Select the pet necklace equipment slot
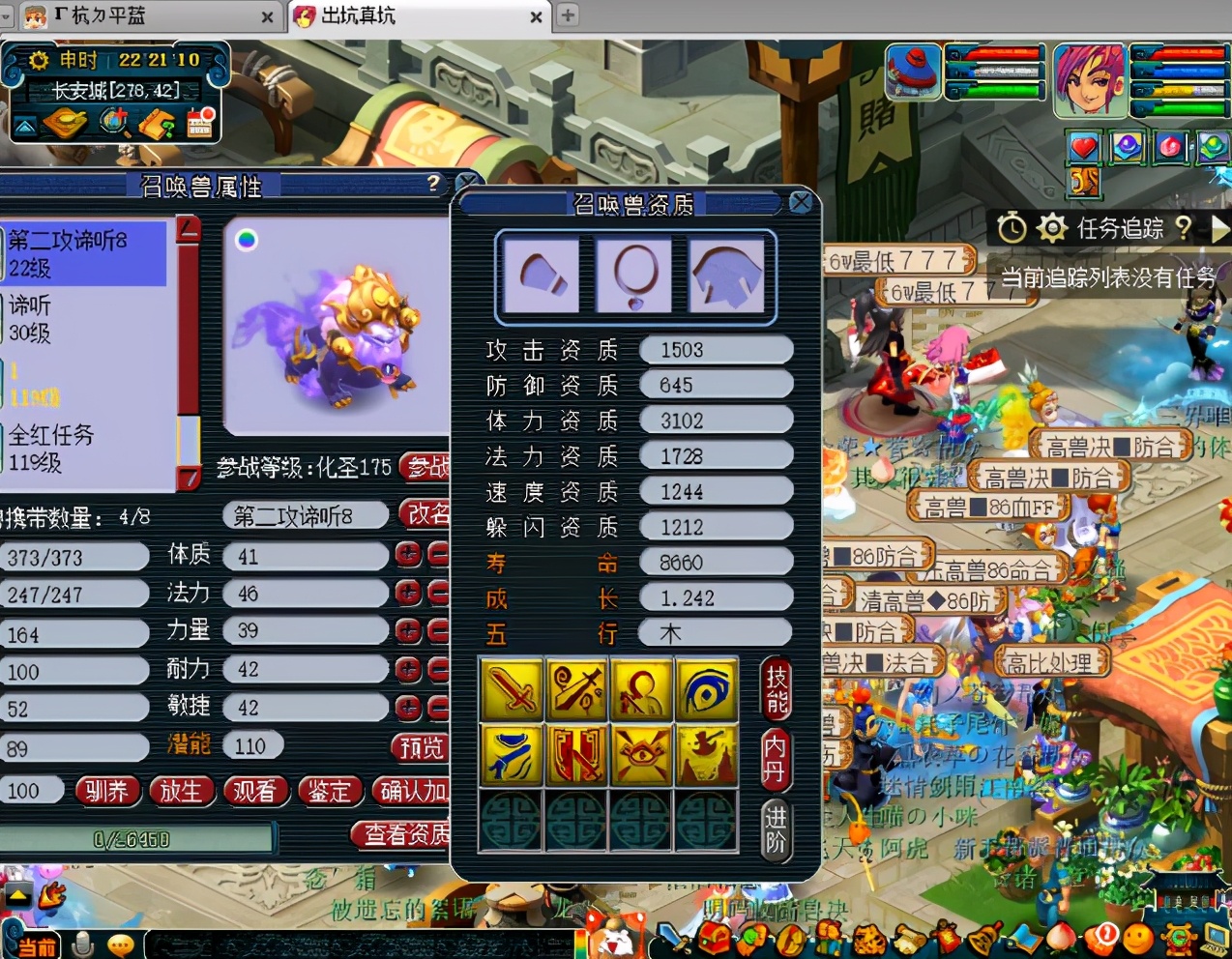The height and width of the screenshot is (959, 1232). [x=635, y=276]
